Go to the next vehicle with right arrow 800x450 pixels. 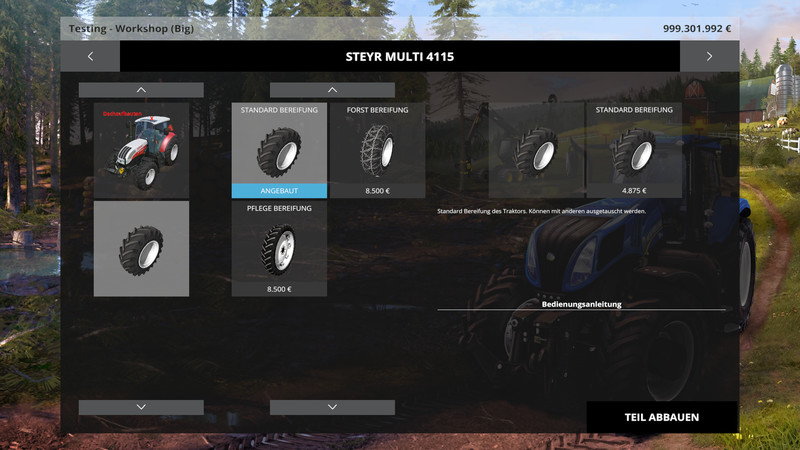[709, 56]
